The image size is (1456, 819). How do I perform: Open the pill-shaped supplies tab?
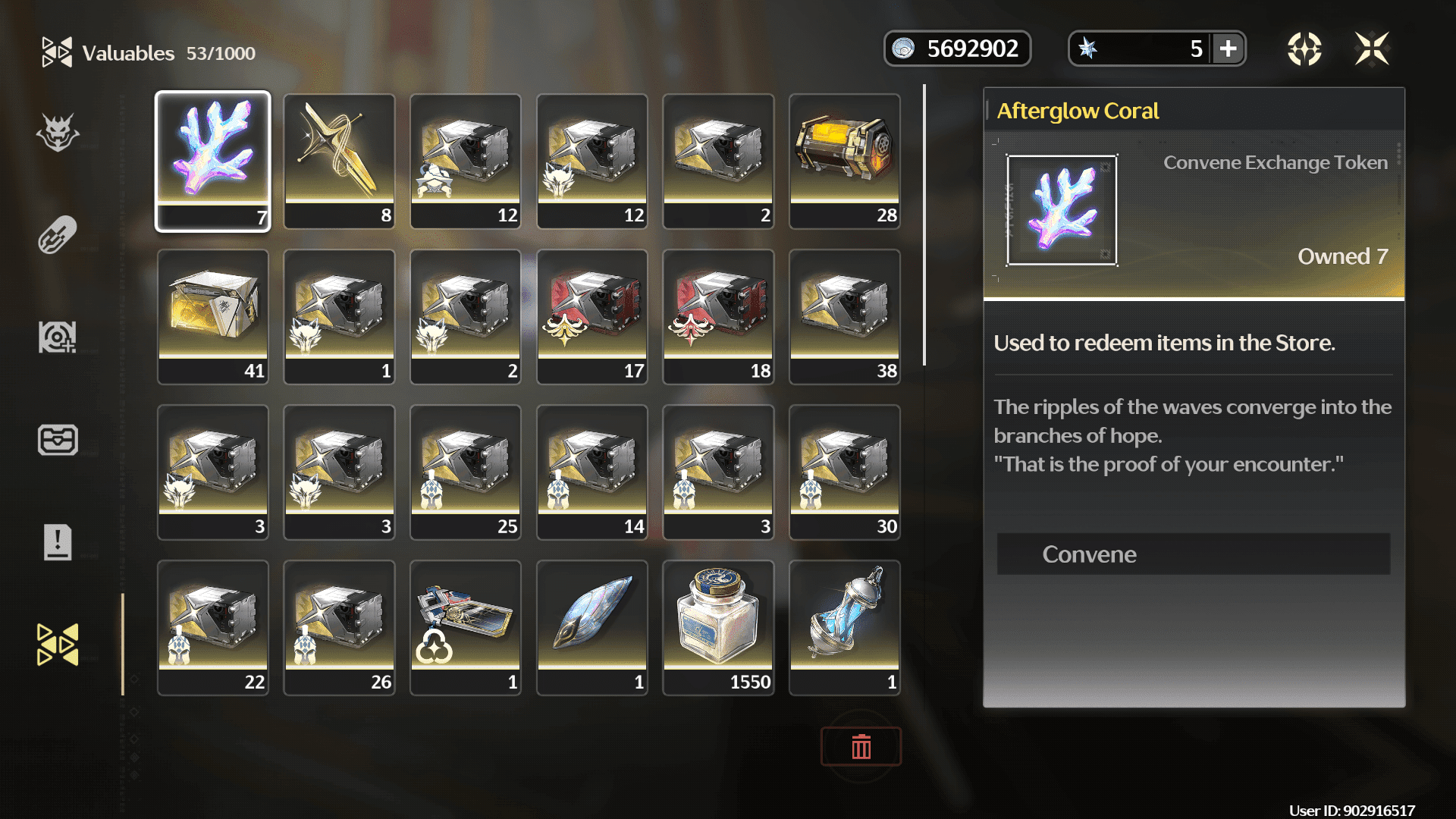point(58,235)
